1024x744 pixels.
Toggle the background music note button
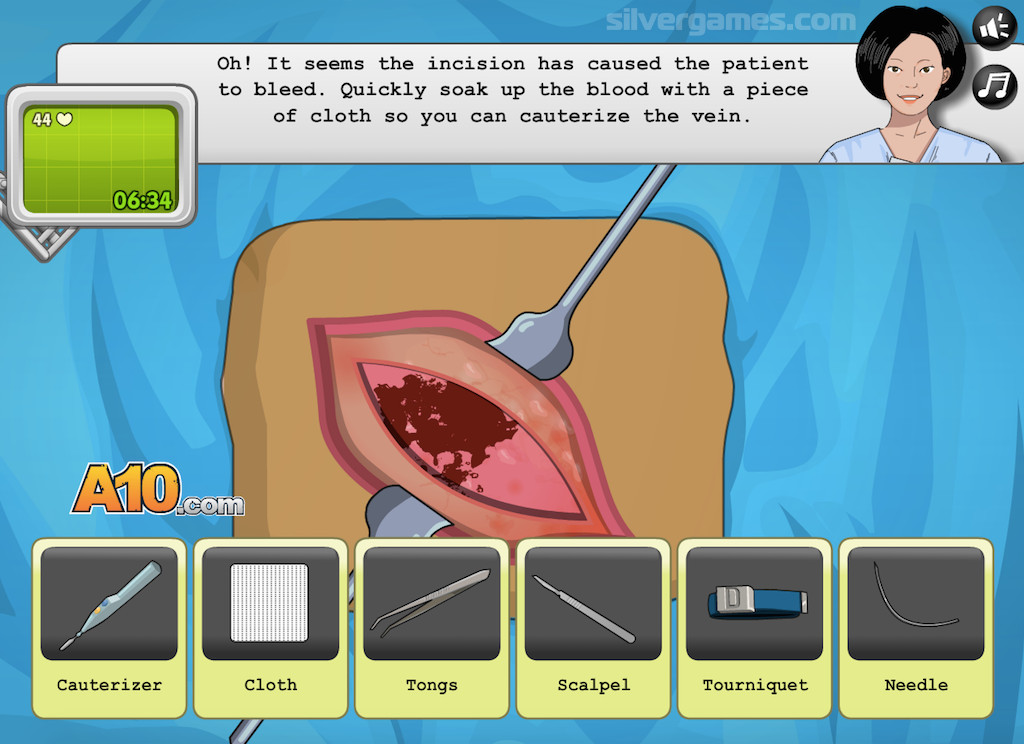point(994,85)
